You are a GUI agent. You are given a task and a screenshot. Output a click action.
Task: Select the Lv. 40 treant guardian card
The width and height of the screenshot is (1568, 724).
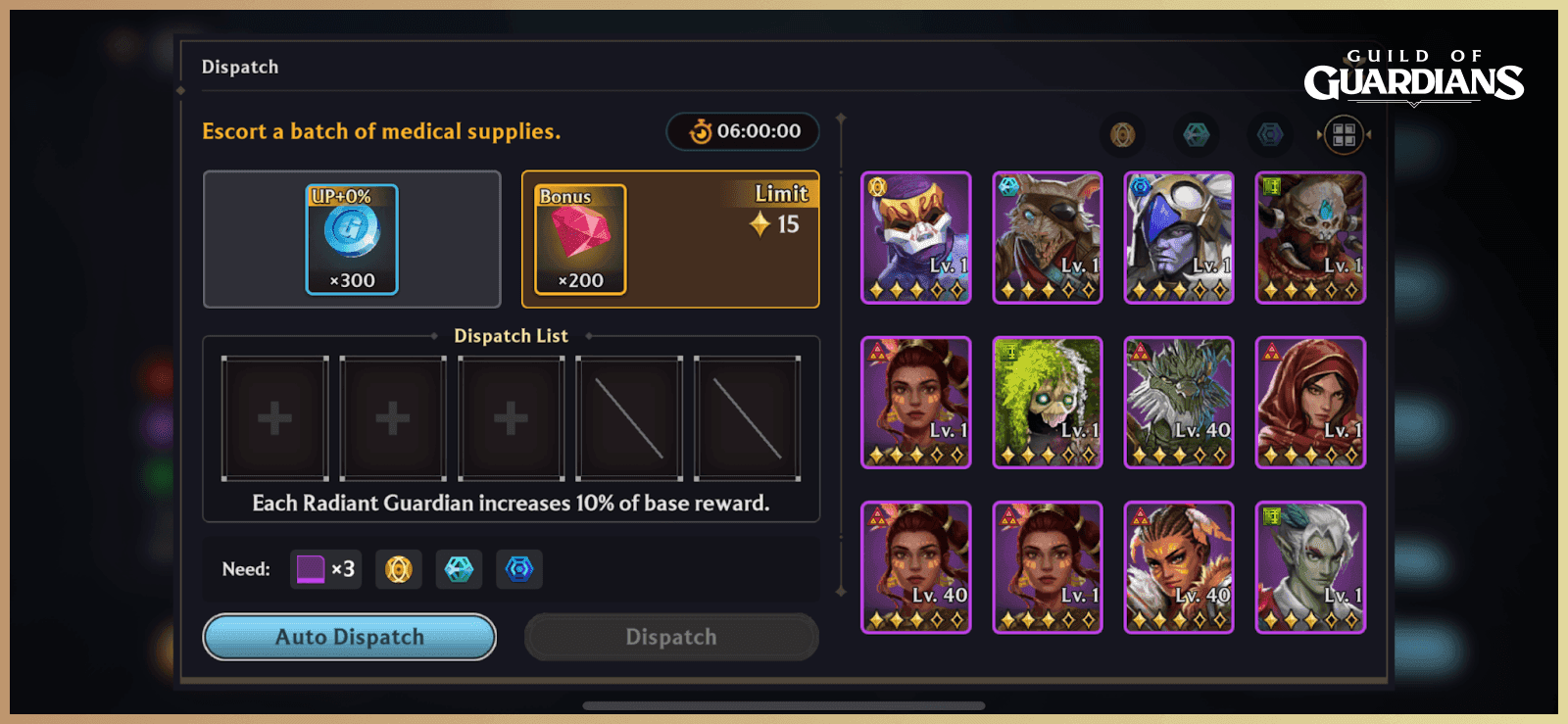point(1178,402)
